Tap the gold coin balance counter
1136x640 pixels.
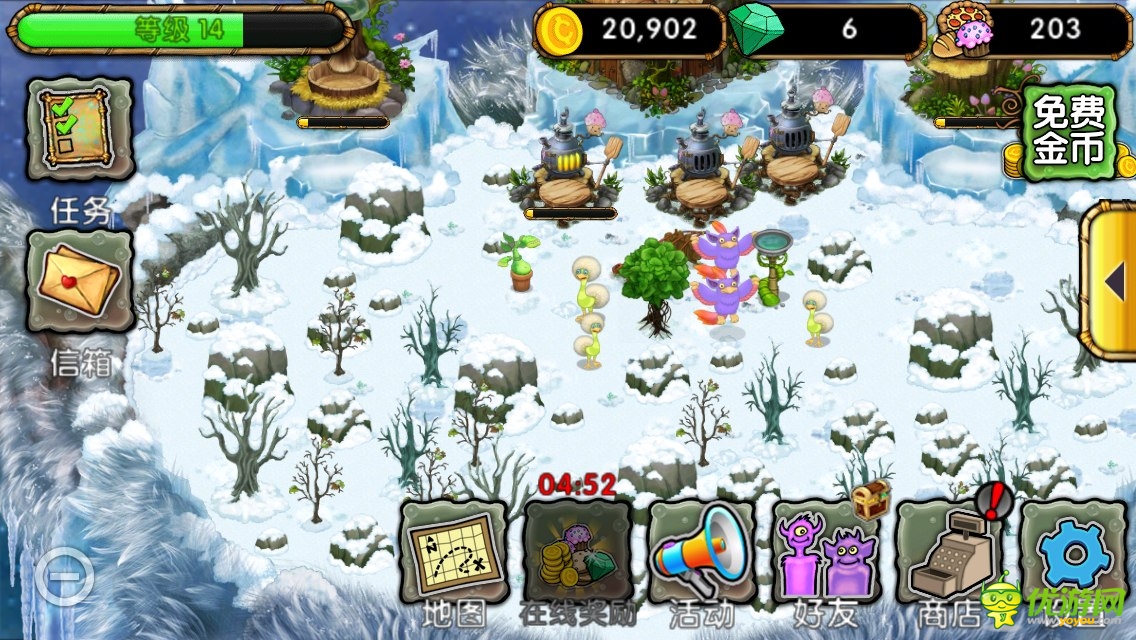(x=630, y=30)
